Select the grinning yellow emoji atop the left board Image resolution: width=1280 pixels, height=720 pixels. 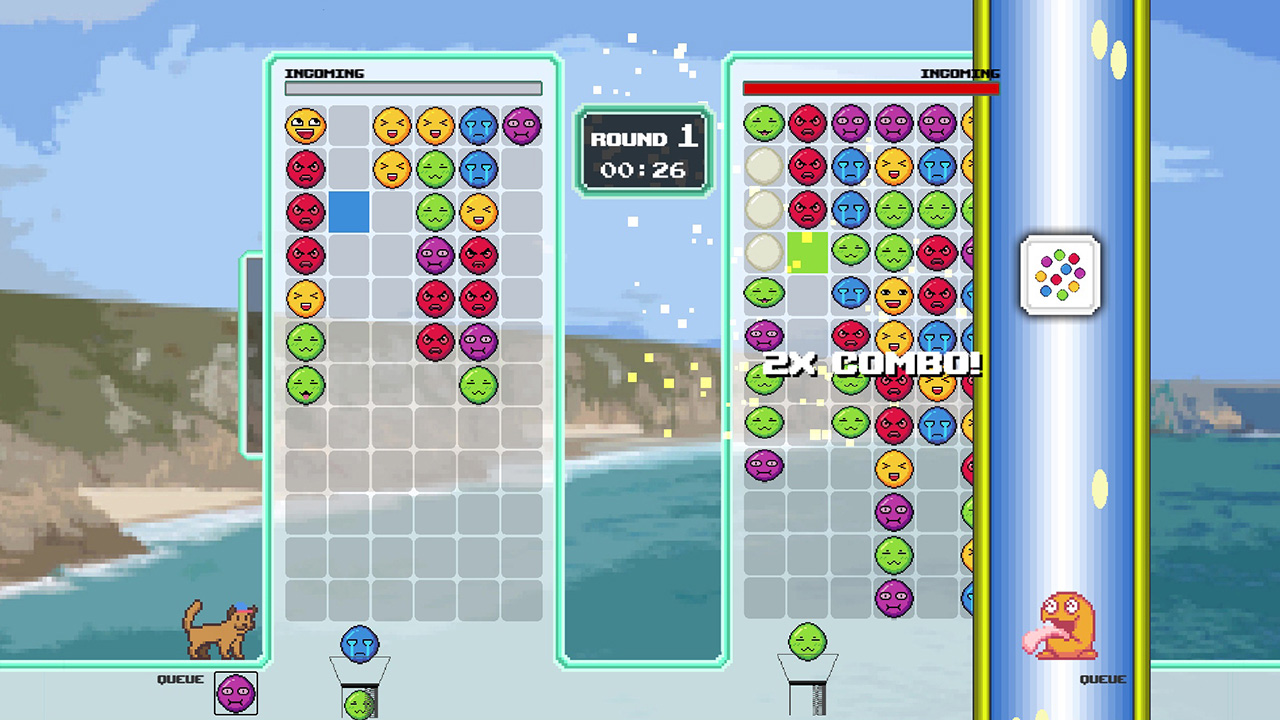click(x=306, y=124)
